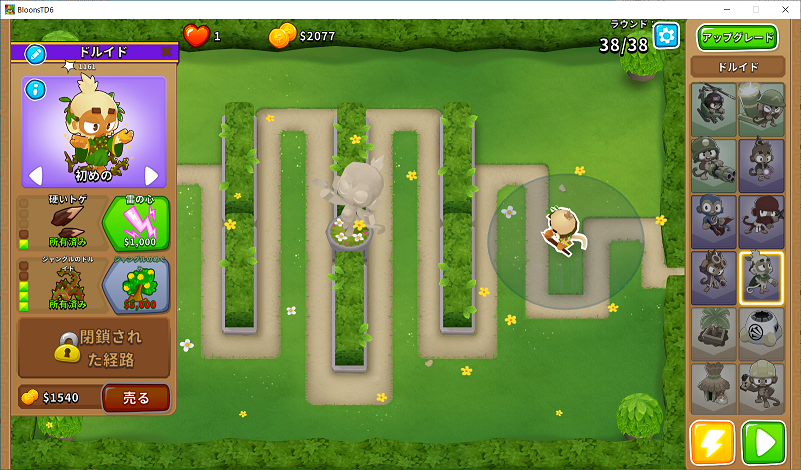Choose the Monkey Village hut tower
The height and width of the screenshot is (470, 801).
click(713, 389)
